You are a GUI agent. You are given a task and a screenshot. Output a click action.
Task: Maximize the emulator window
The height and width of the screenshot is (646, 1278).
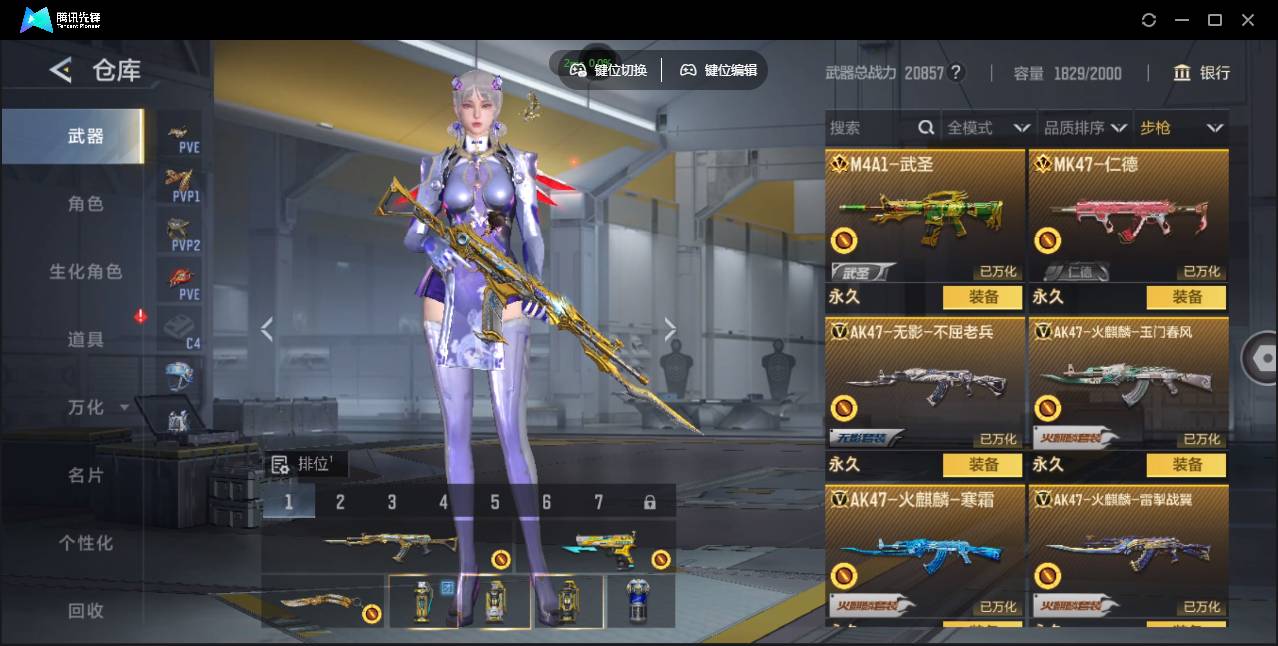click(1215, 20)
